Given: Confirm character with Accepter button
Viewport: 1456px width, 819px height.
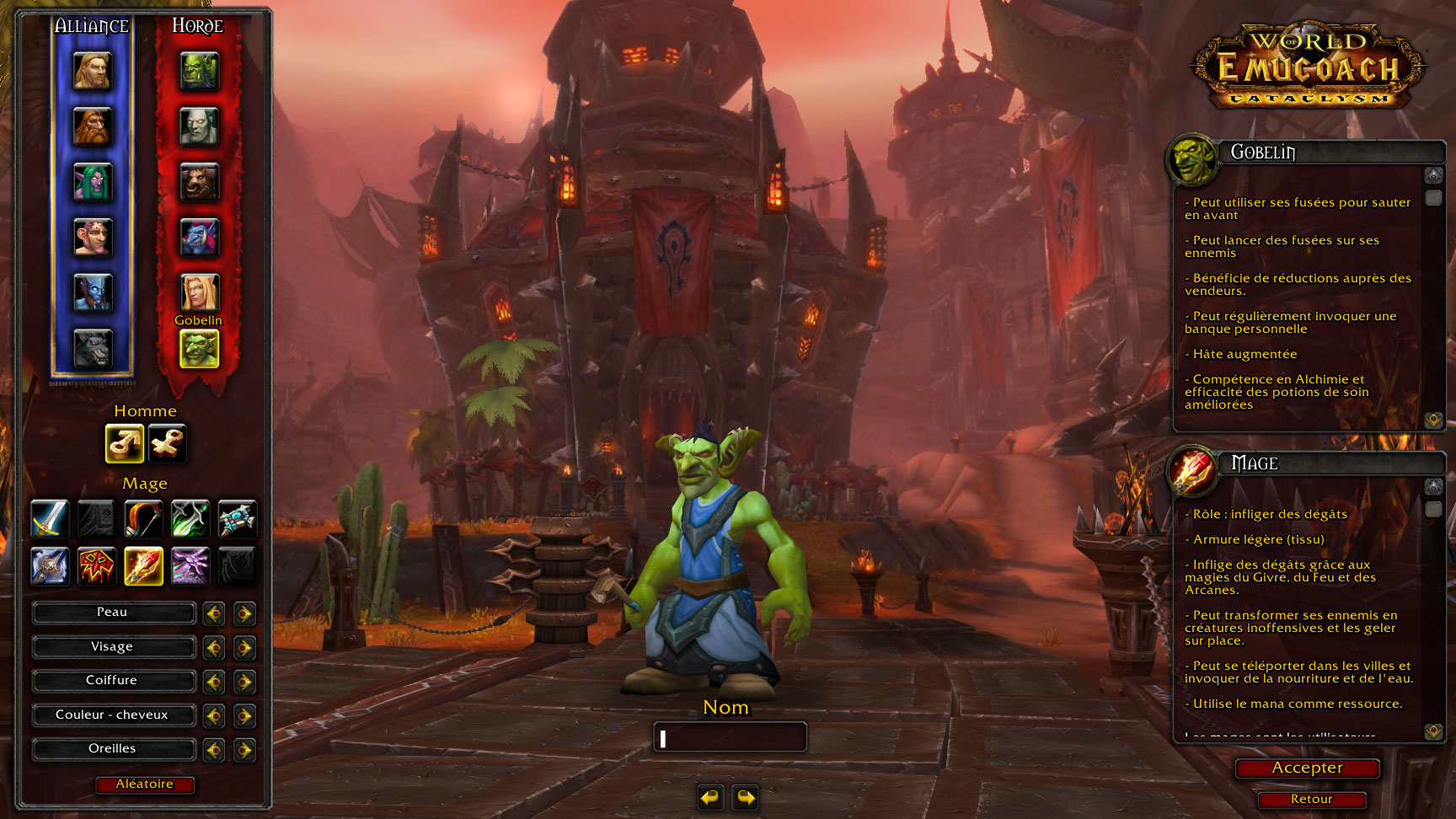Looking at the screenshot, I should click(1307, 768).
